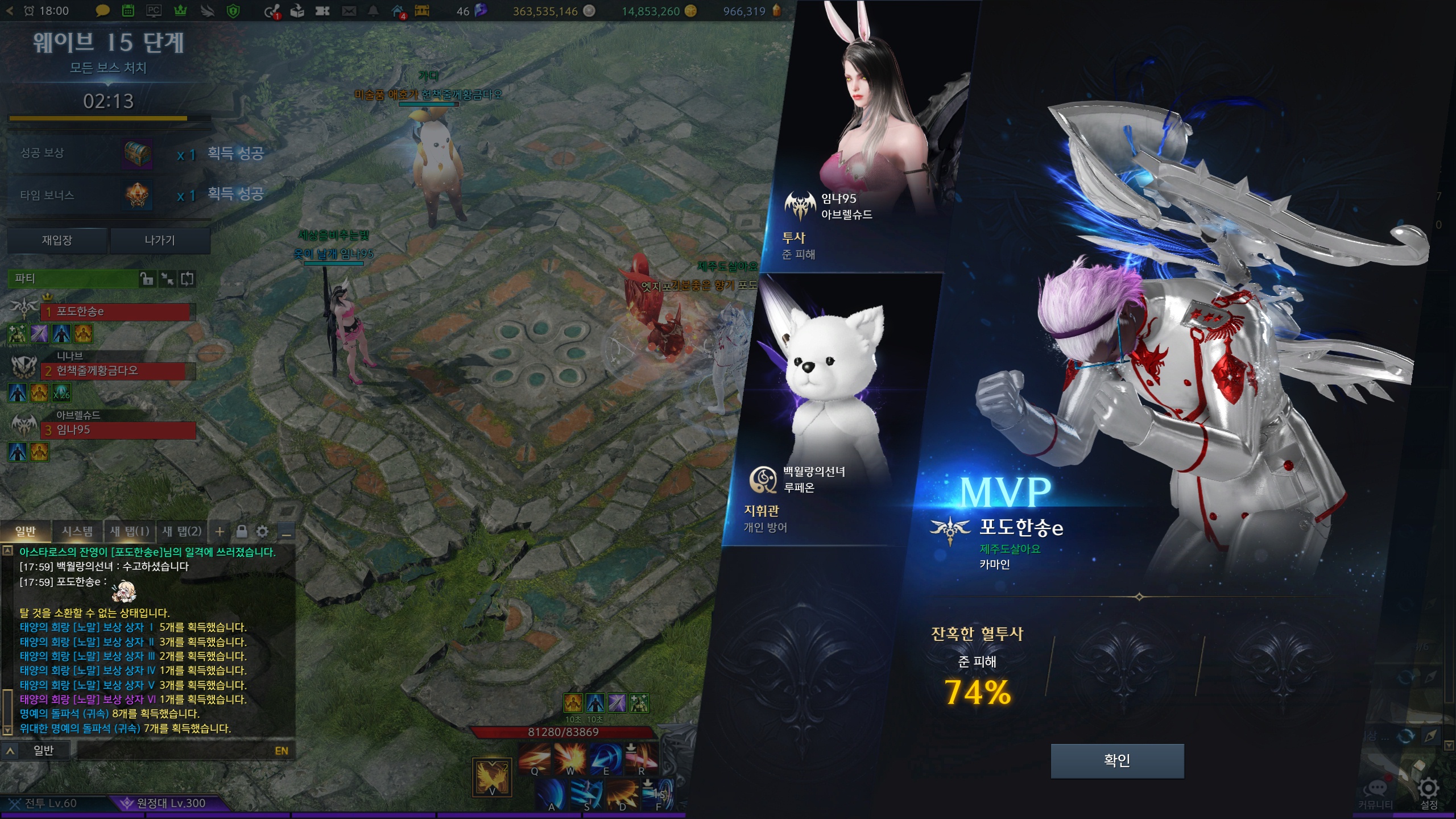Switch to the 시스템 chat tab
Screen dimensions: 1456x819
click(x=77, y=531)
